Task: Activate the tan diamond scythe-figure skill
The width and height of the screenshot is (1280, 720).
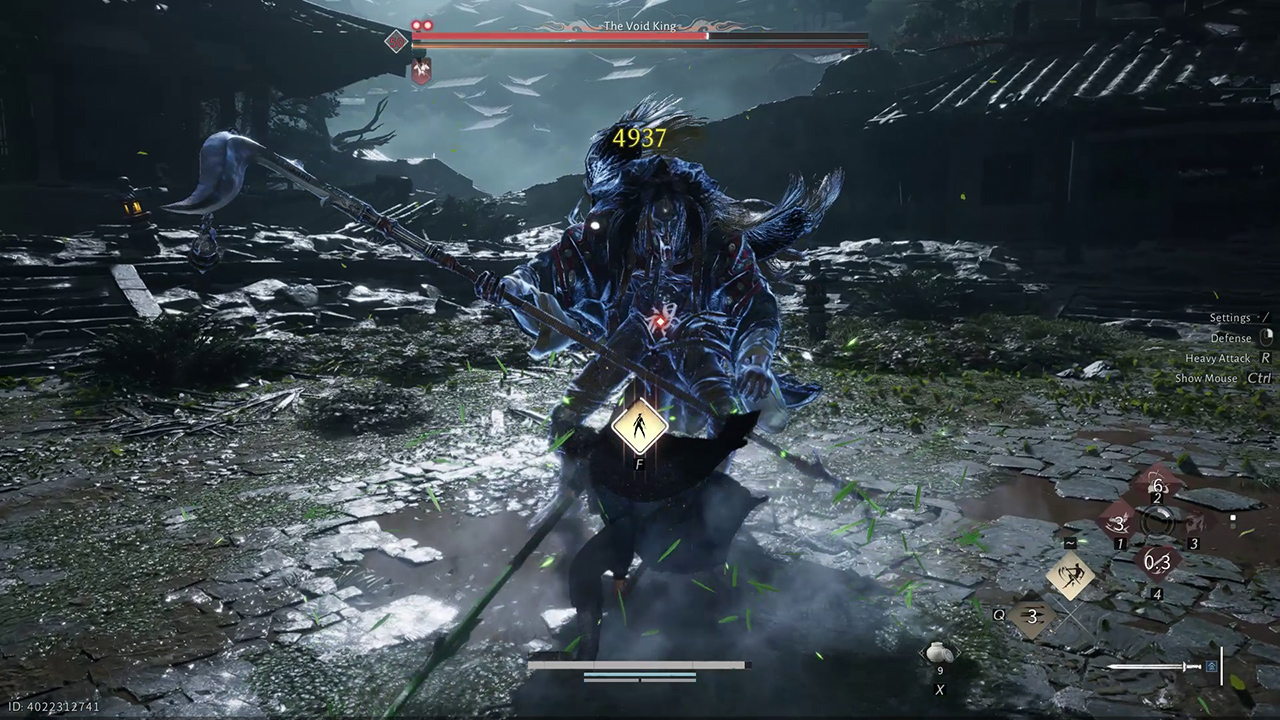Action: tap(1069, 577)
